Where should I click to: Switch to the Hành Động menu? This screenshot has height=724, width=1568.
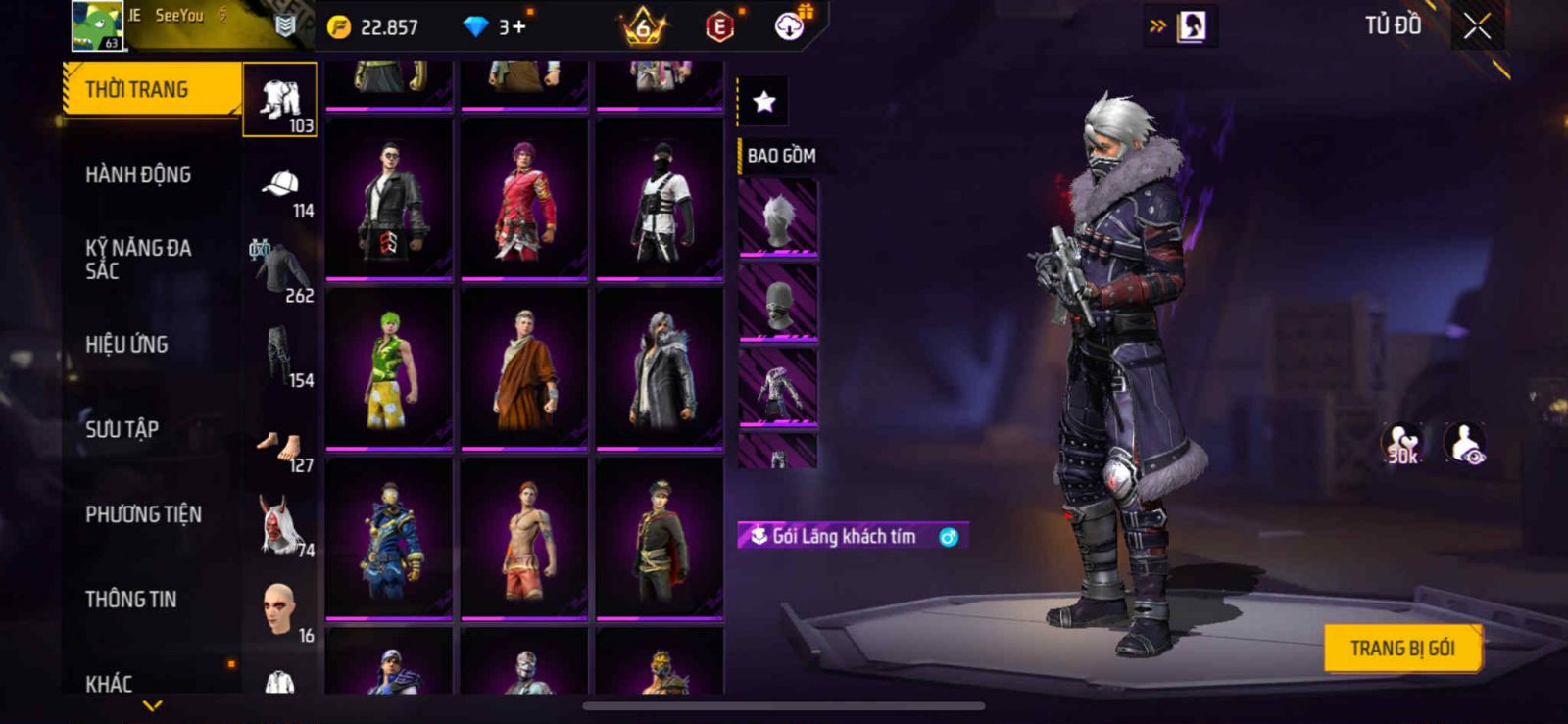[138, 175]
